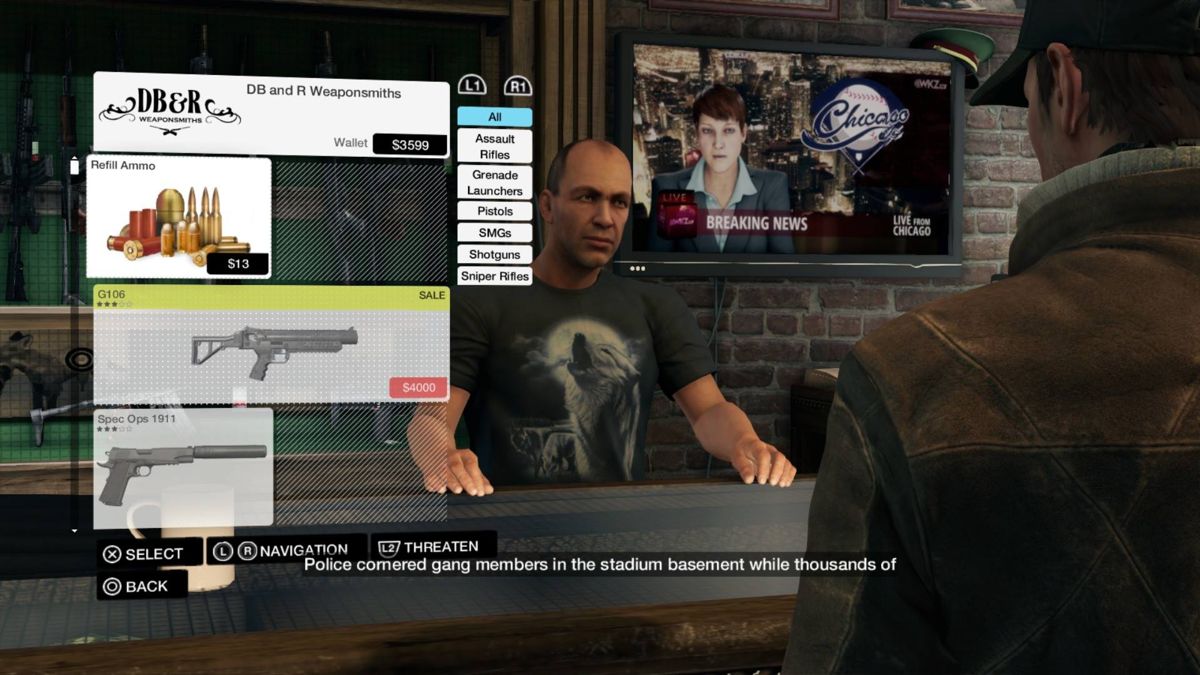The width and height of the screenshot is (1200, 675).
Task: Switch to the Assault Rifles category
Action: pyautogui.click(x=494, y=146)
